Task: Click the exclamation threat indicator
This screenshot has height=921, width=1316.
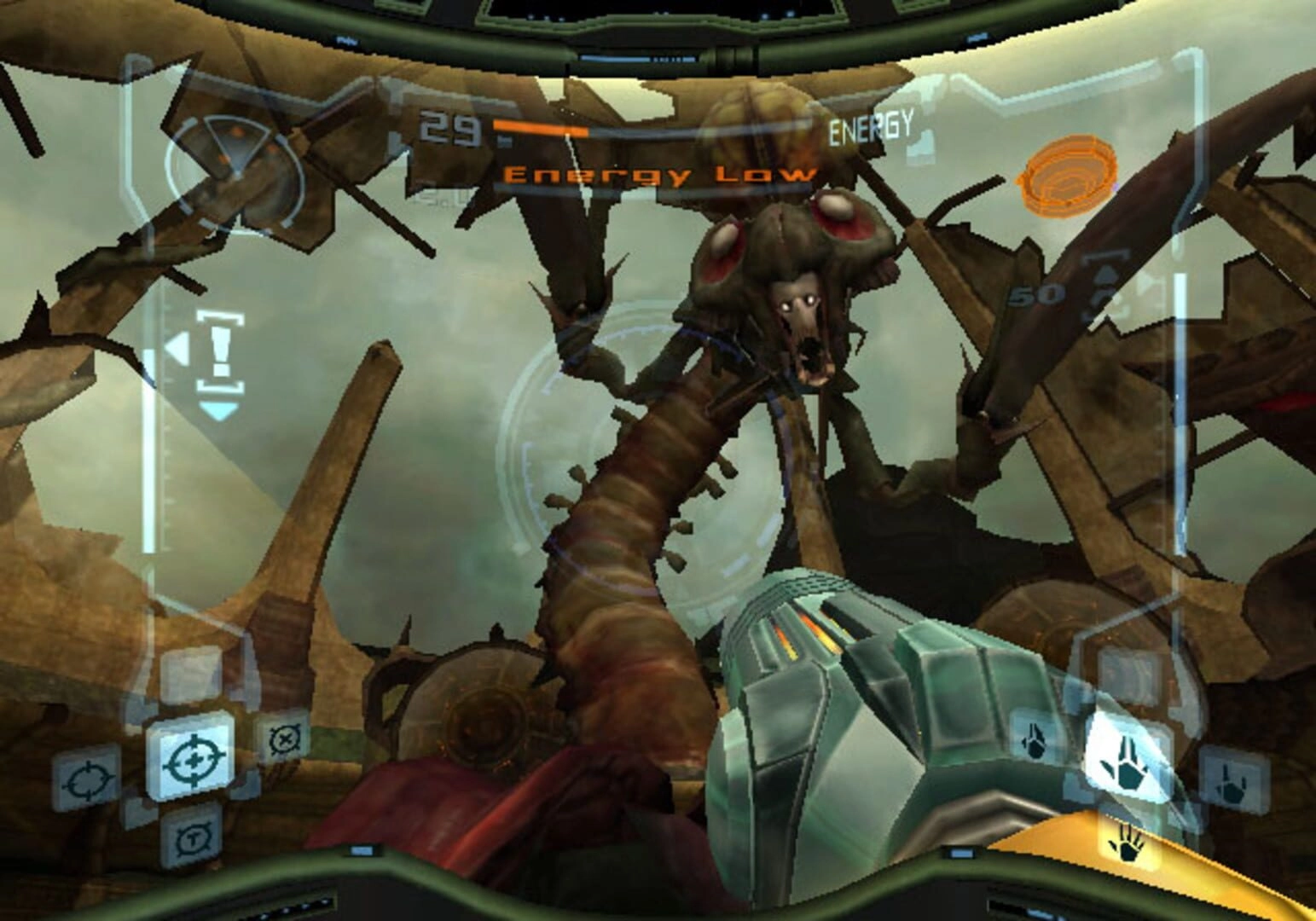Action: pos(219,353)
